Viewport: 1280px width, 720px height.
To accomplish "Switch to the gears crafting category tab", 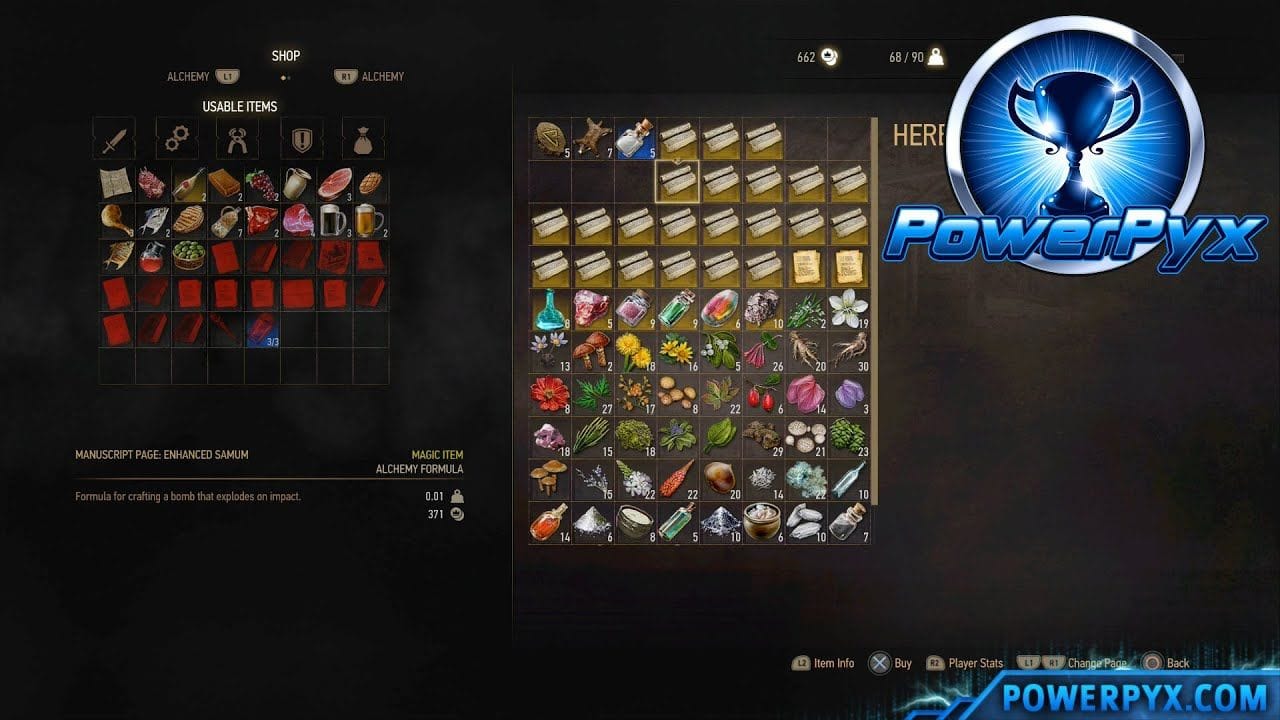I will 176,139.
